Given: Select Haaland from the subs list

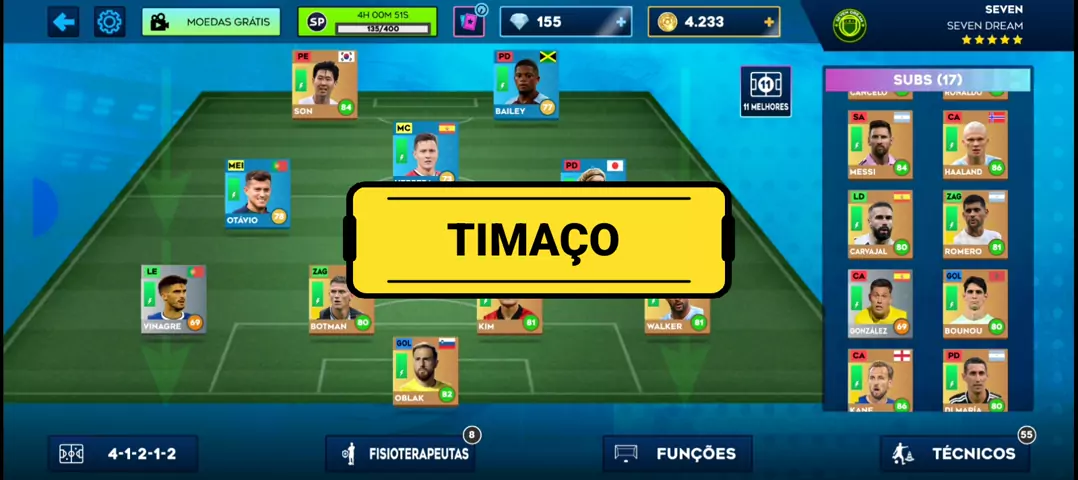Looking at the screenshot, I should tap(975, 144).
